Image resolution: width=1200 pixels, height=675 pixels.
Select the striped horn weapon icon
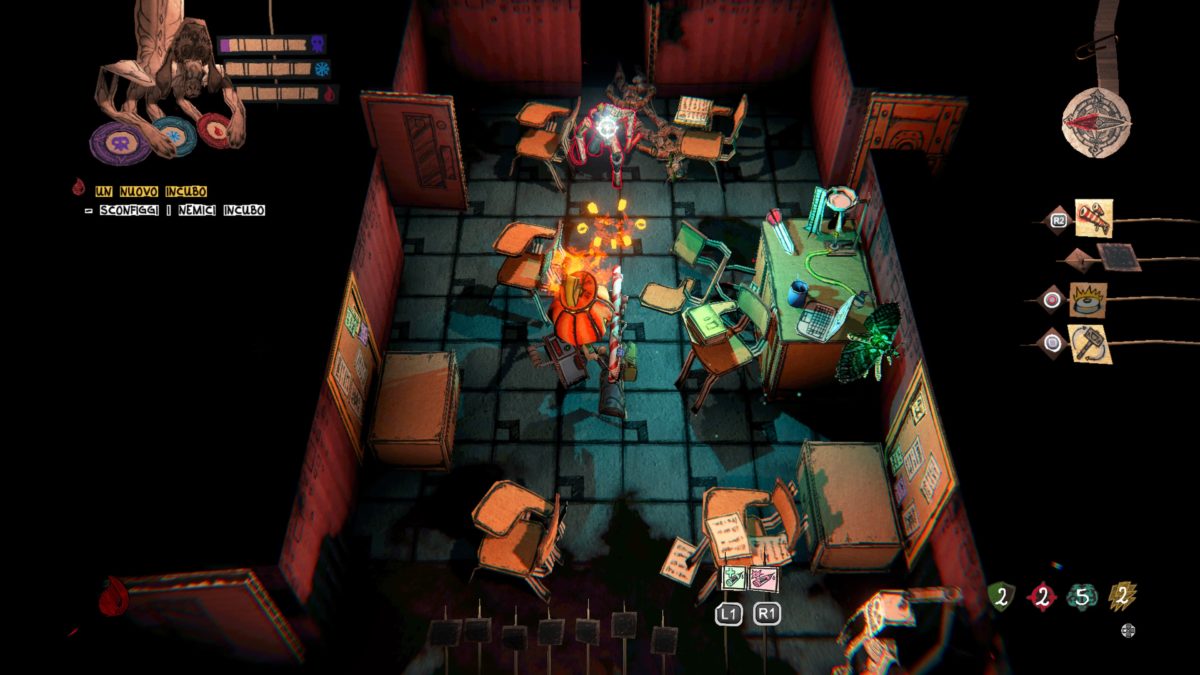pyautogui.click(x=1094, y=218)
